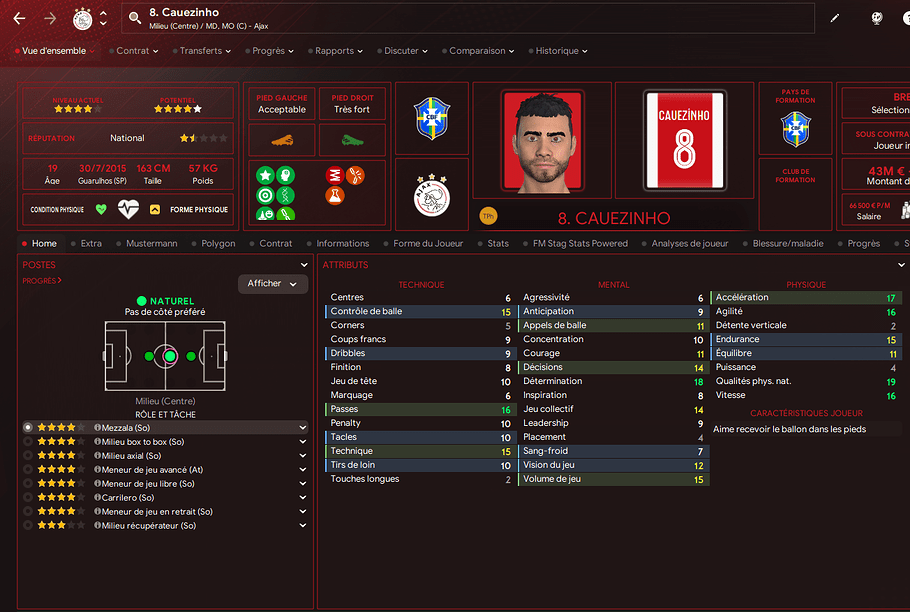Open the Transferts menu
This screenshot has width=910, height=612.
tap(203, 51)
